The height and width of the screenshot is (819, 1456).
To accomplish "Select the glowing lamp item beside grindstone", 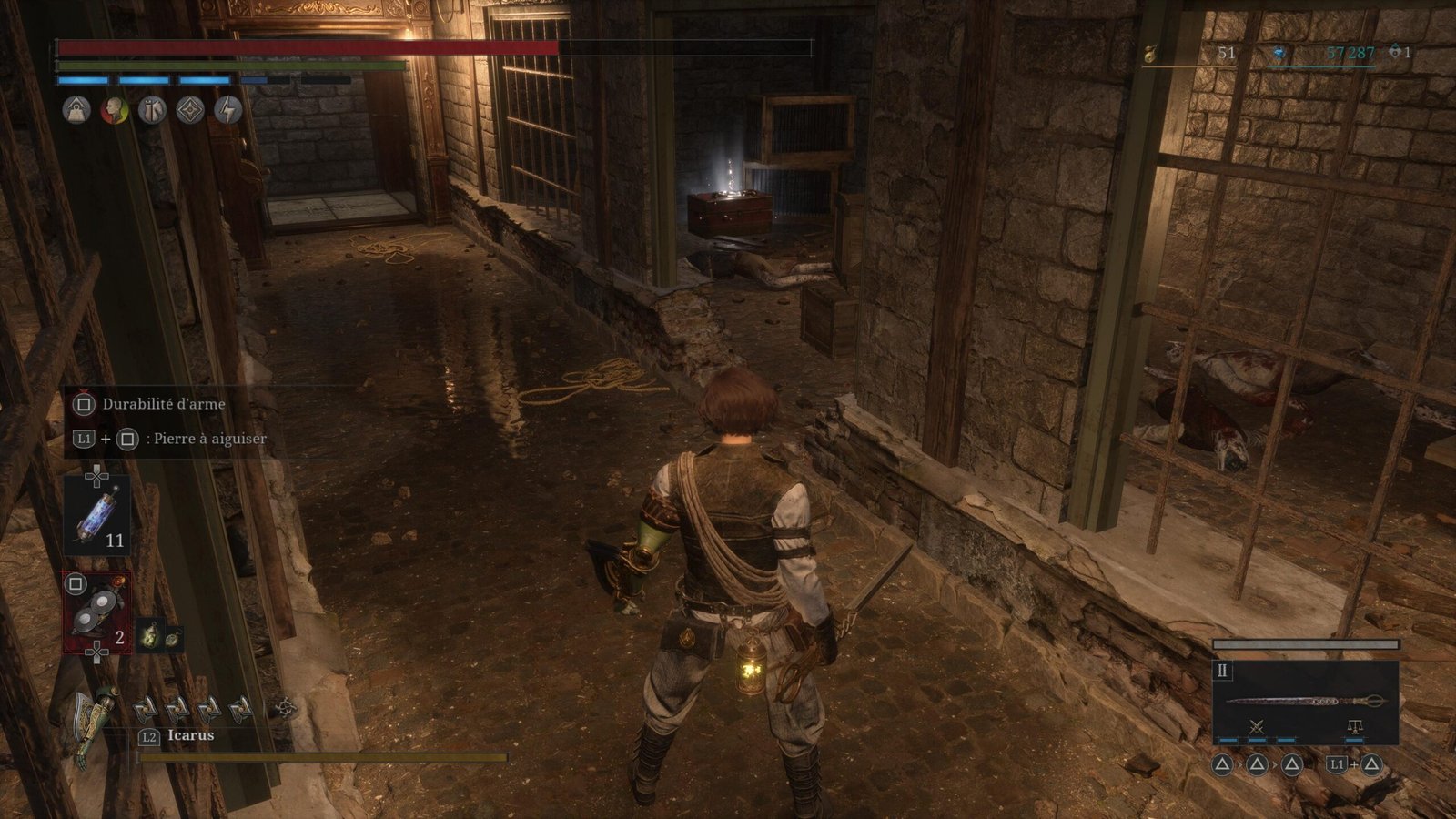I will pyautogui.click(x=148, y=636).
